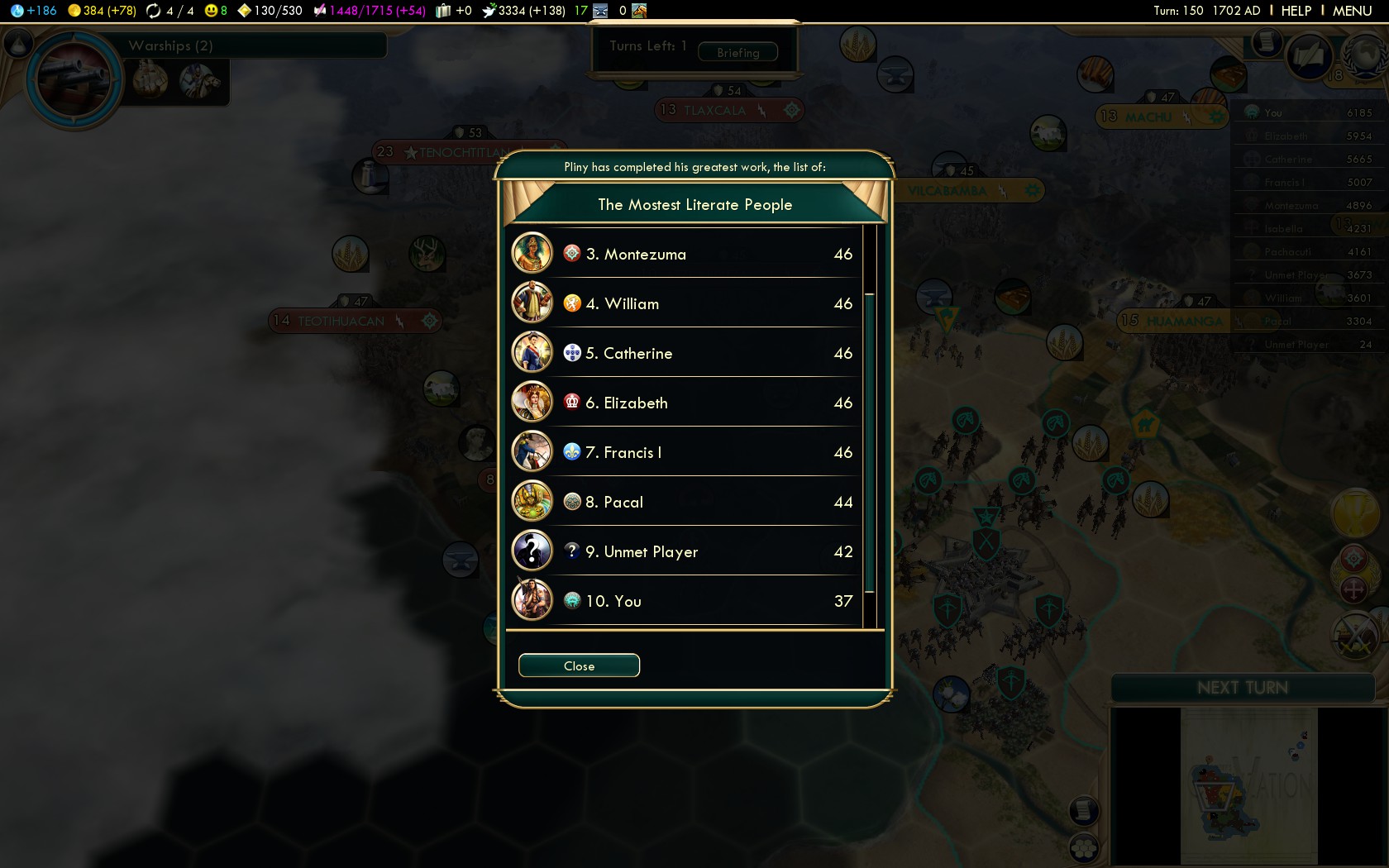This screenshot has height=868, width=1389.
Task: Select the Warships unit portrait
Action: [74, 79]
